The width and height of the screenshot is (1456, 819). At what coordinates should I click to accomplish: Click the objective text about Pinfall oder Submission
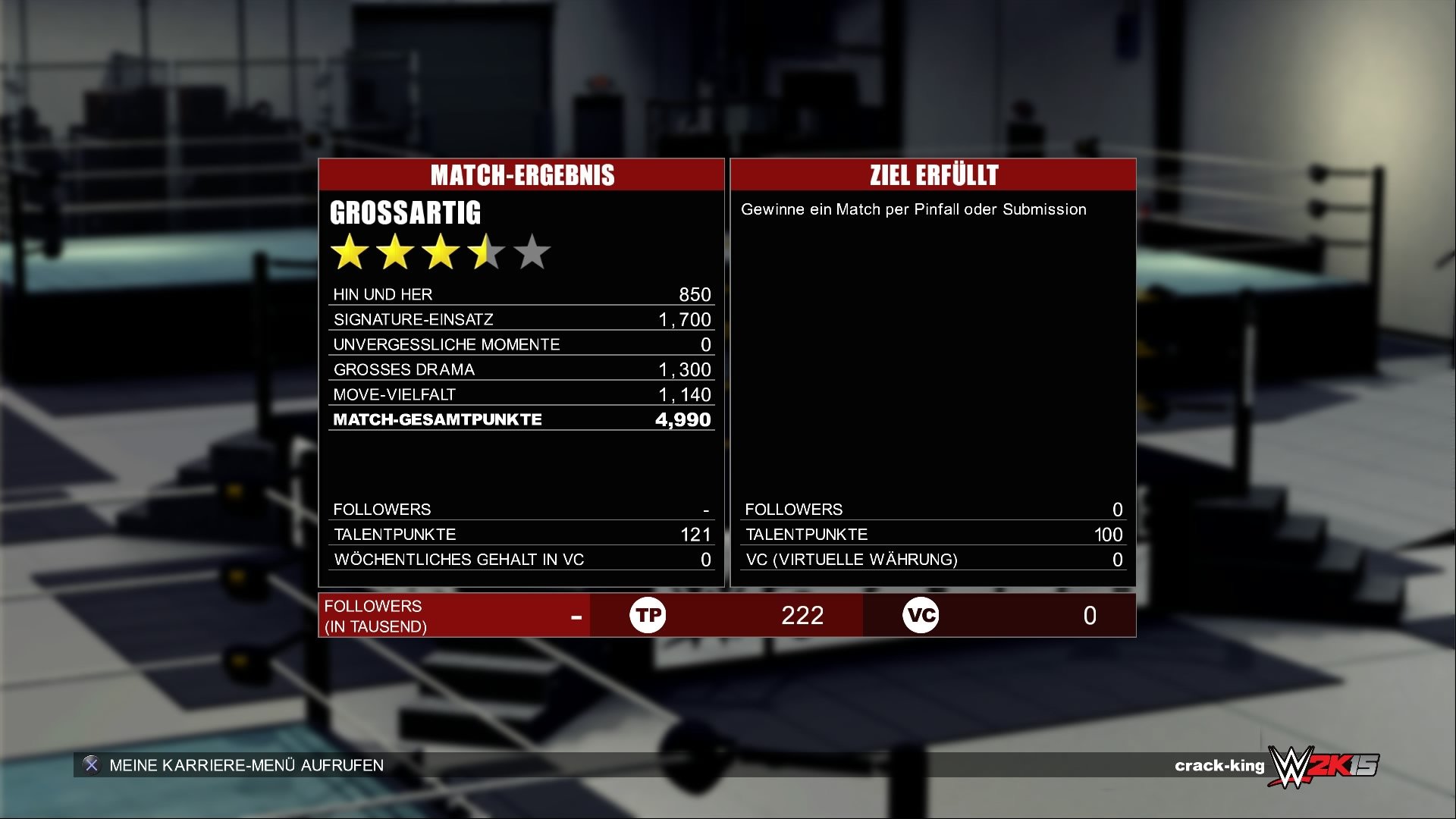click(913, 209)
